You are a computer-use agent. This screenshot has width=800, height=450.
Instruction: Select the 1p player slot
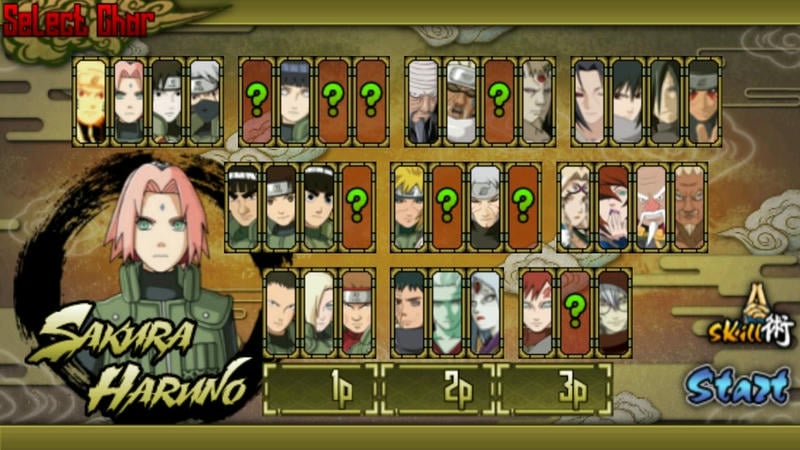click(x=322, y=389)
